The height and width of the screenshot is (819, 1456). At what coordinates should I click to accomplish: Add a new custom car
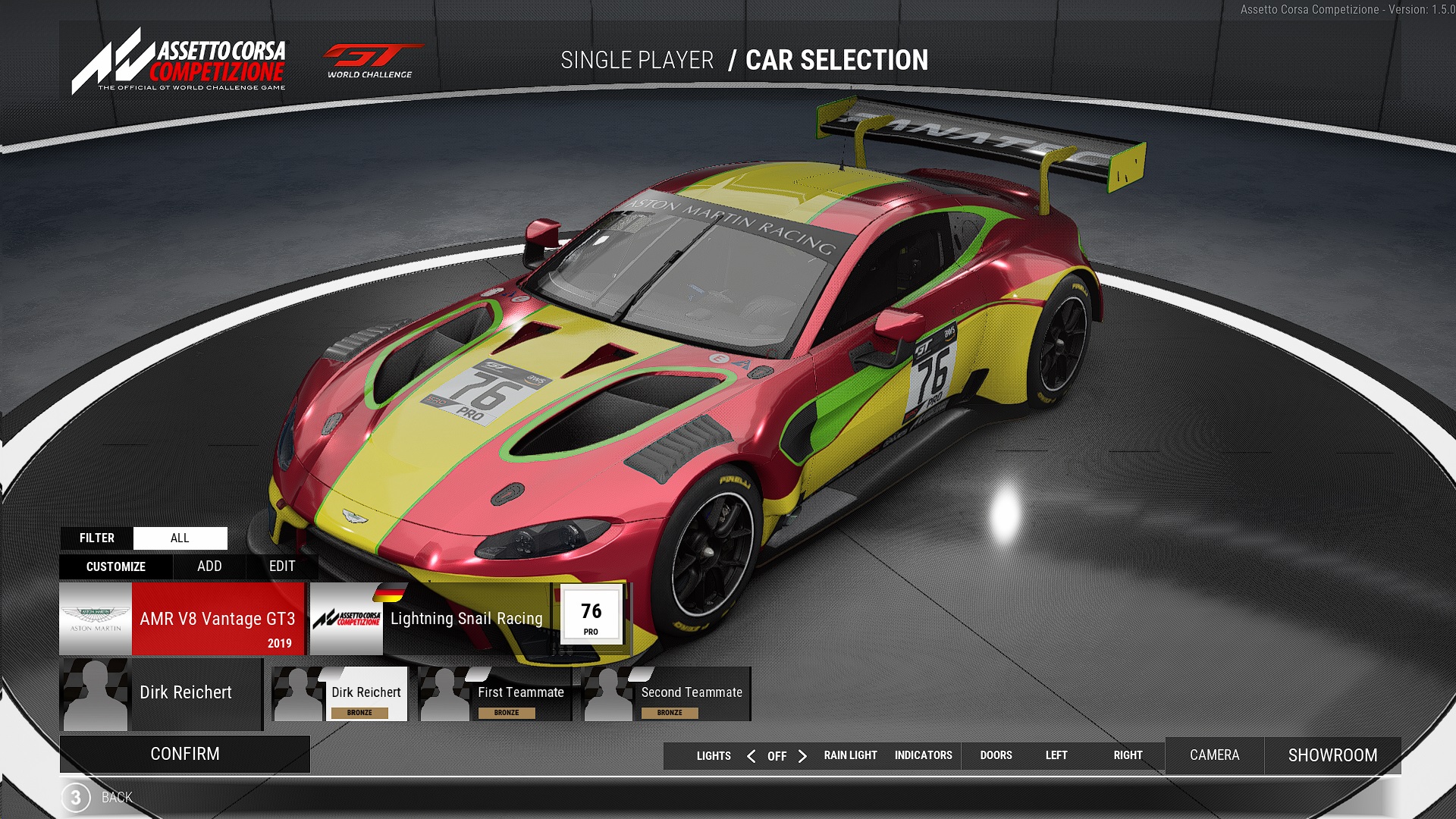click(x=209, y=566)
